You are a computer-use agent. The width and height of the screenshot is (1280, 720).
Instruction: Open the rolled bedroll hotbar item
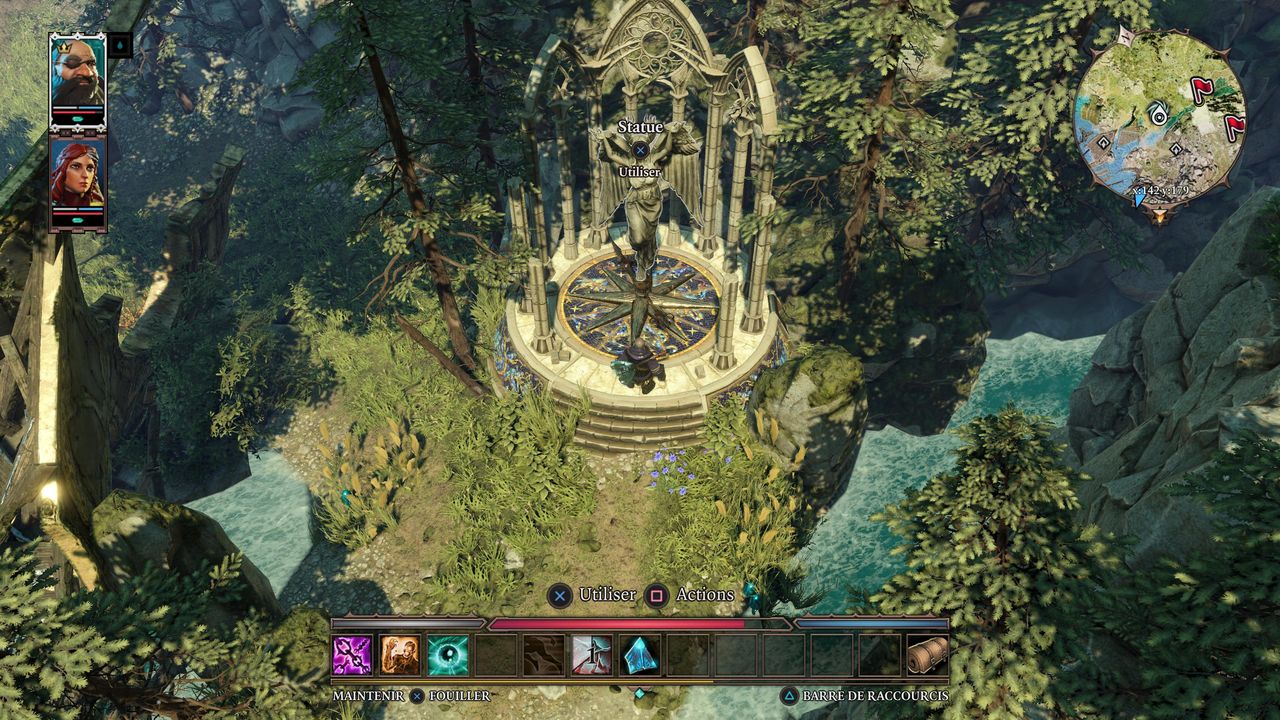pyautogui.click(x=927, y=655)
